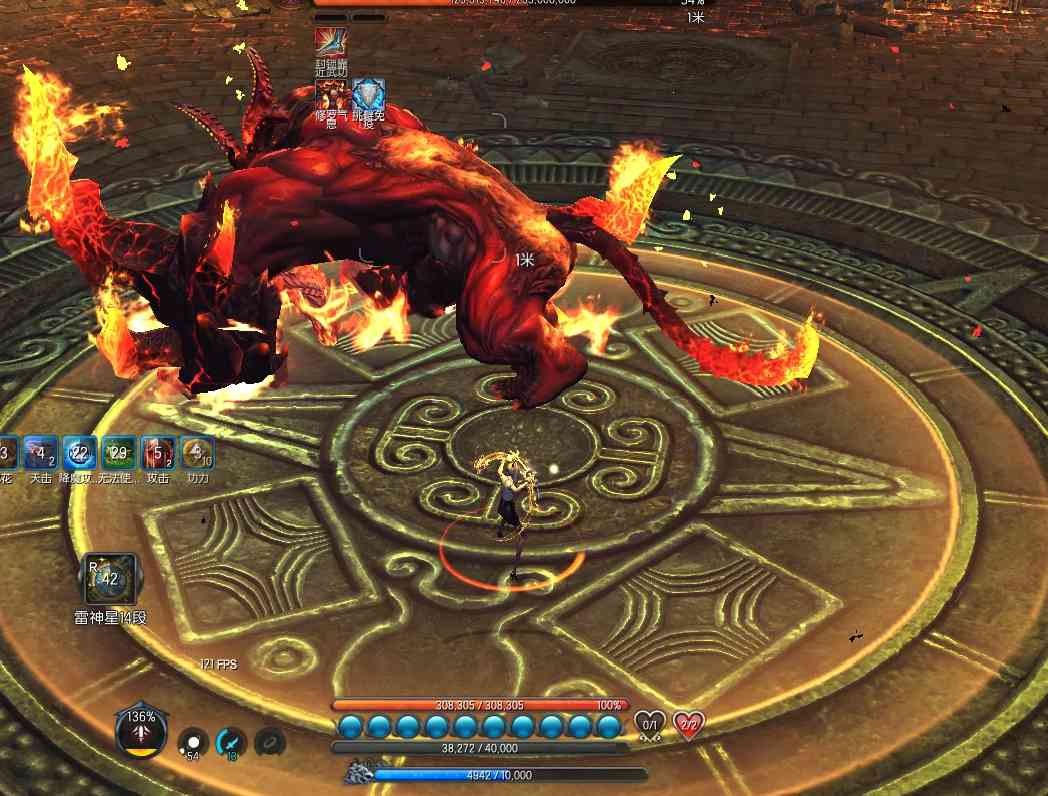Click the boss's 修罗气息 buff icon
Viewport: 1048px width, 796px height.
(x=330, y=95)
